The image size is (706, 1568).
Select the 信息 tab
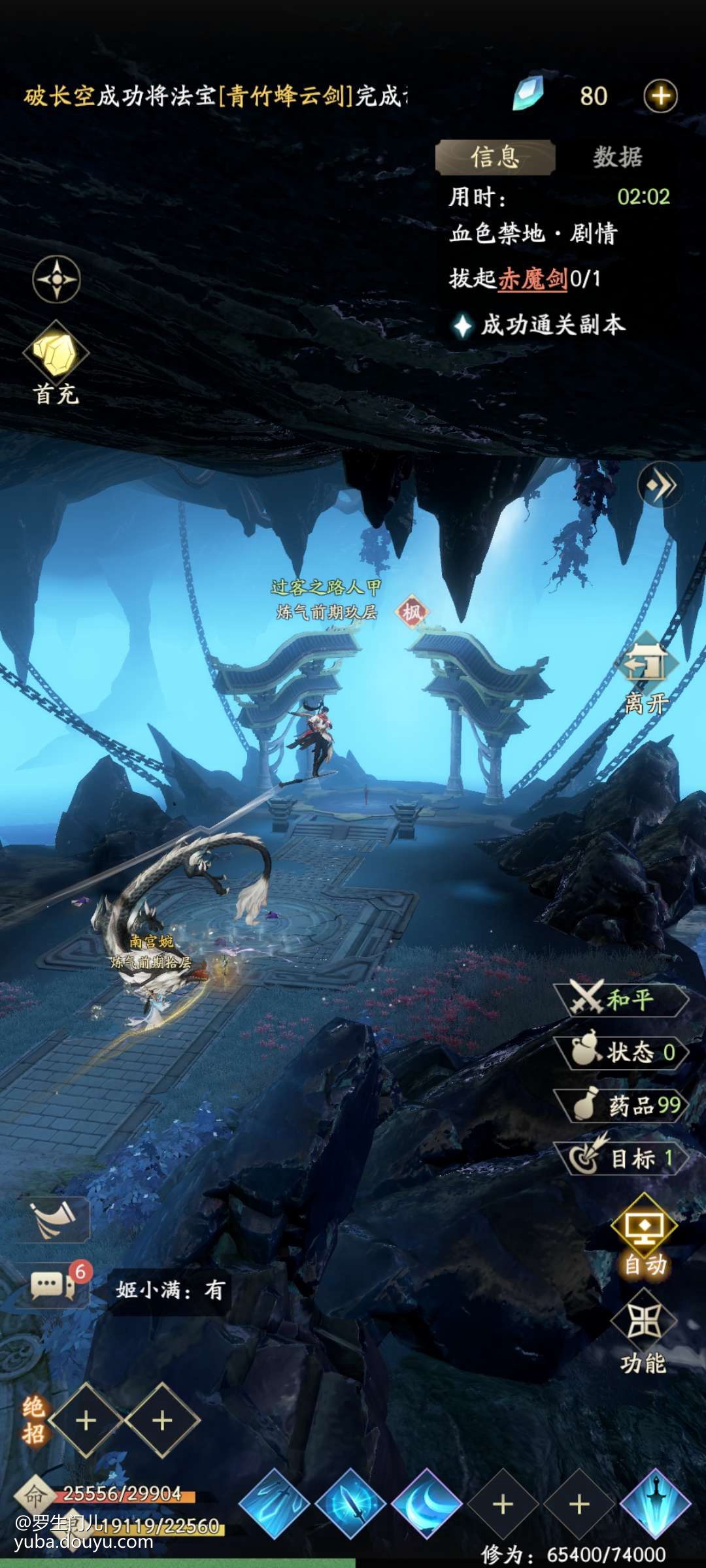pos(496,157)
